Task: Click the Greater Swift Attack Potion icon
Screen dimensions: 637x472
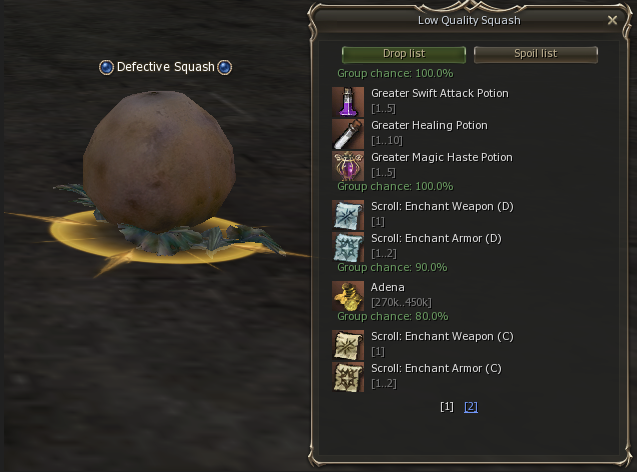Action: [348, 101]
